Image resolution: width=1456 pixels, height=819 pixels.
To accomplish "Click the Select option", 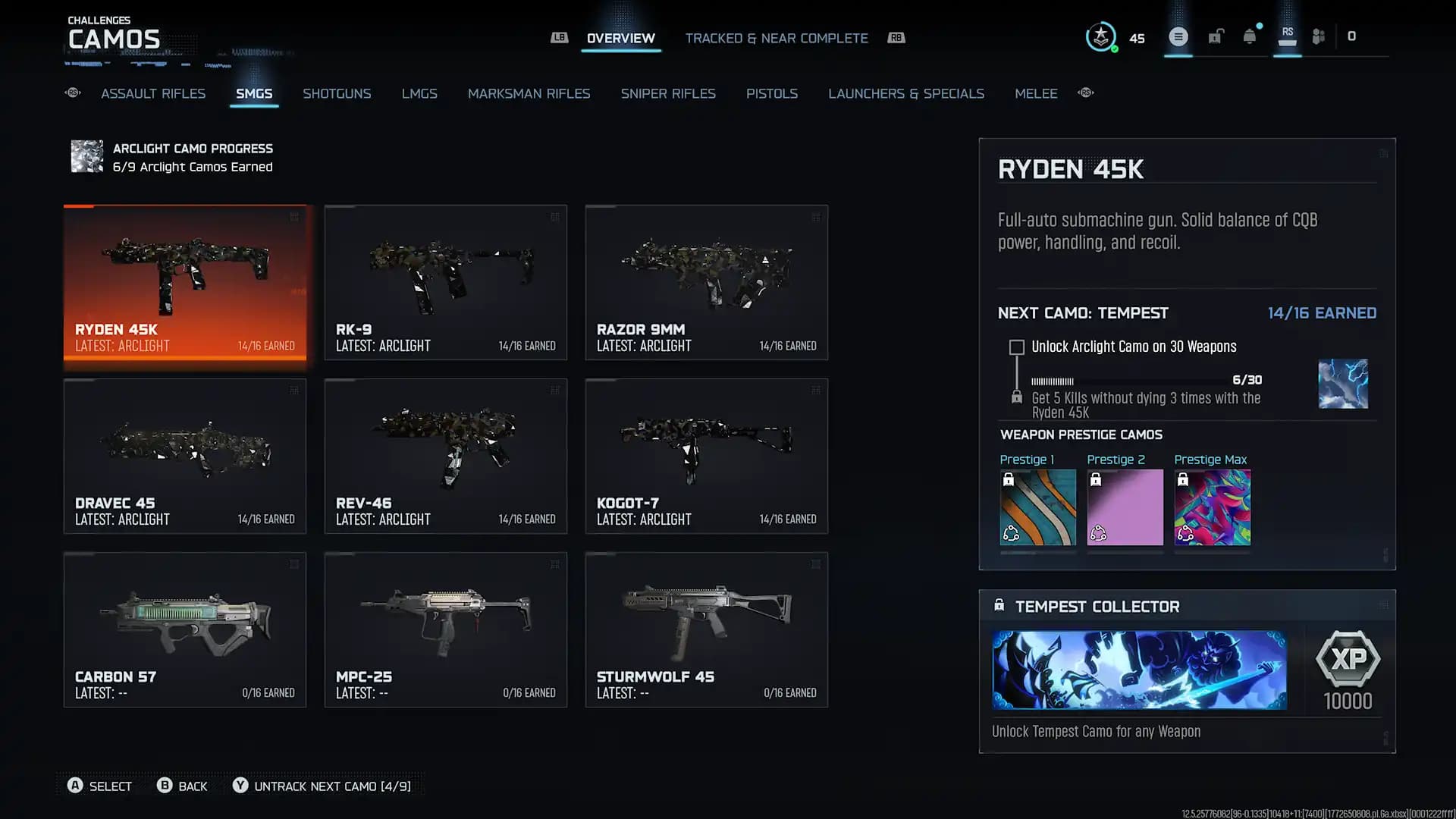I will click(x=99, y=786).
